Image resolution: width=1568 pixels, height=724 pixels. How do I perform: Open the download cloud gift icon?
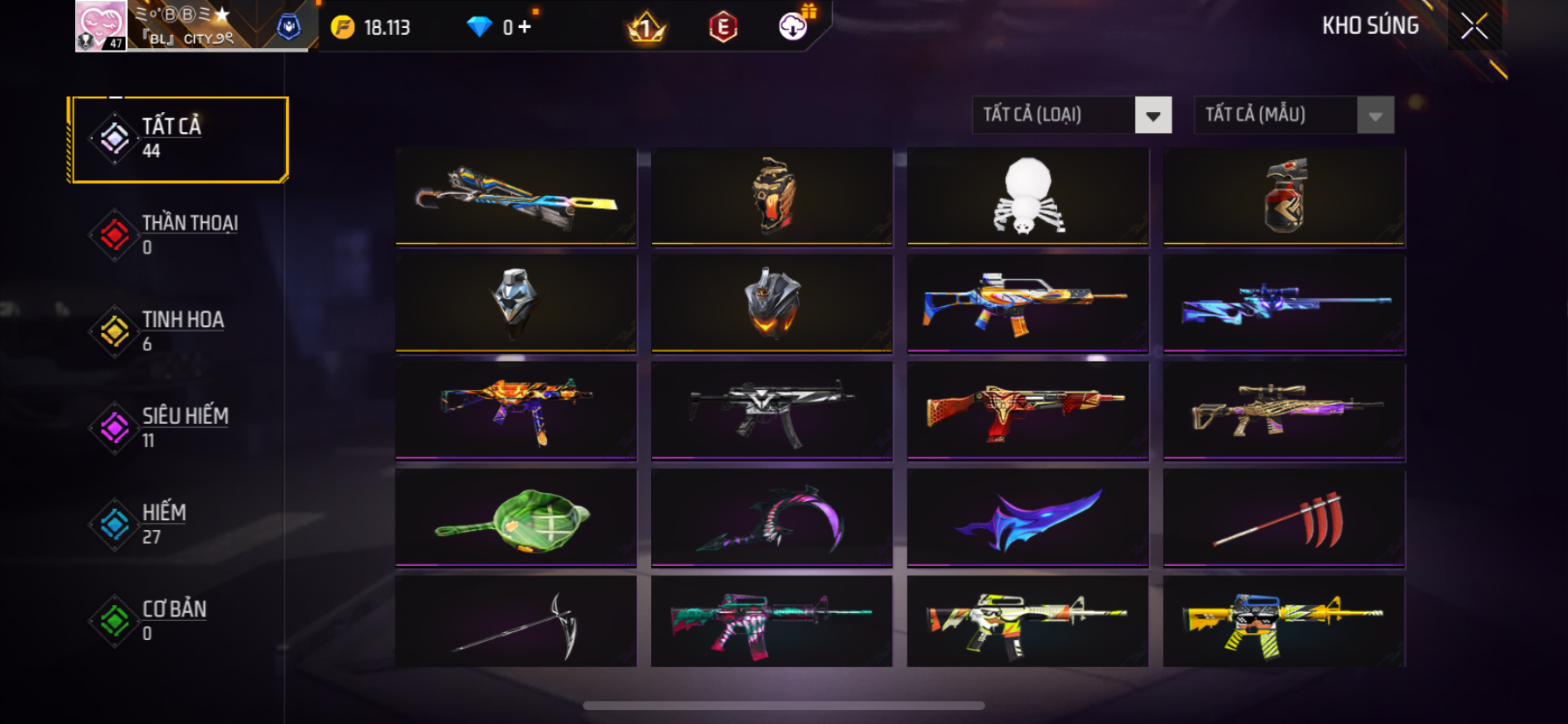pyautogui.click(x=794, y=27)
